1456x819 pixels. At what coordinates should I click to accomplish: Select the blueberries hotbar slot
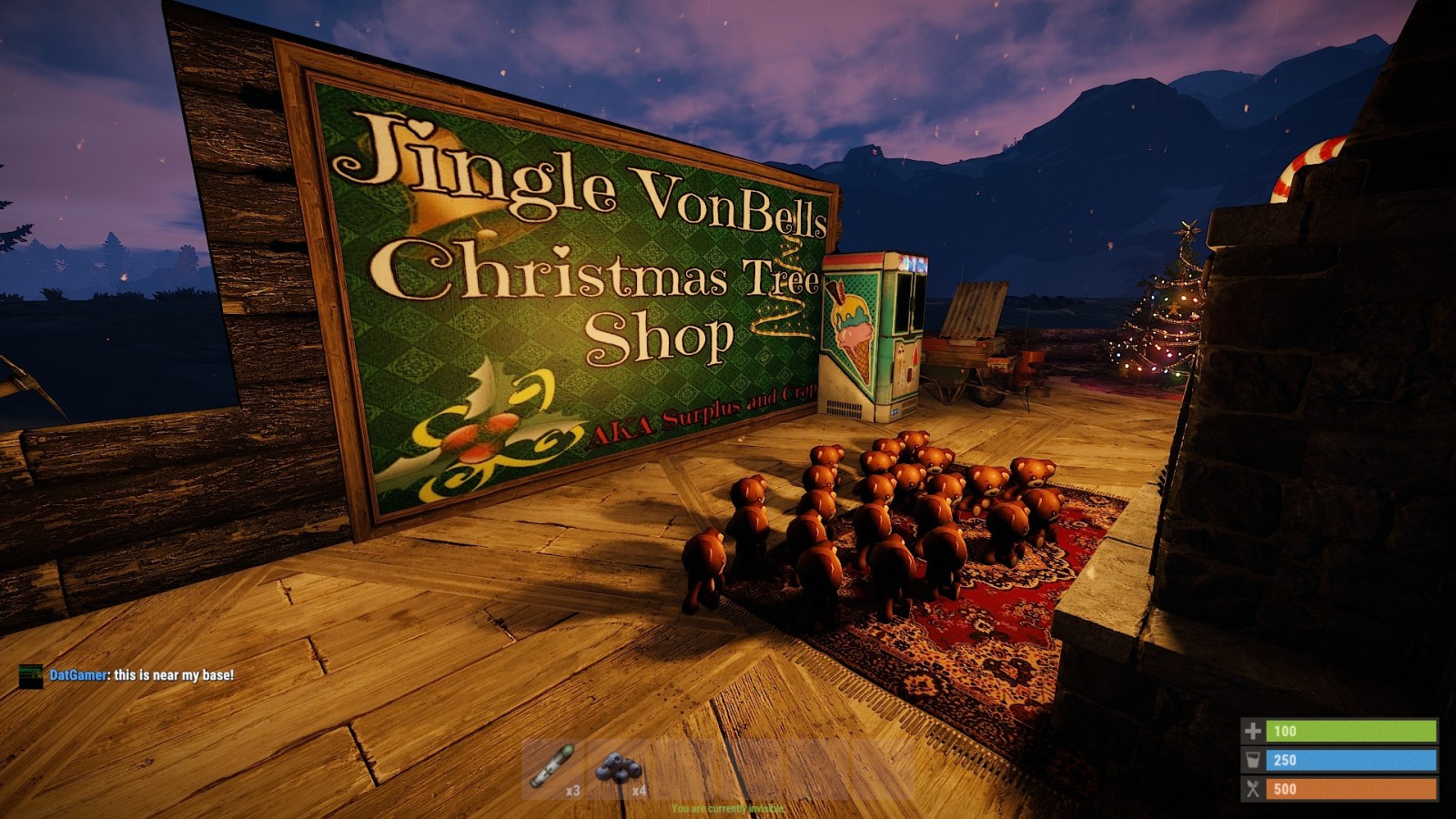[619, 770]
